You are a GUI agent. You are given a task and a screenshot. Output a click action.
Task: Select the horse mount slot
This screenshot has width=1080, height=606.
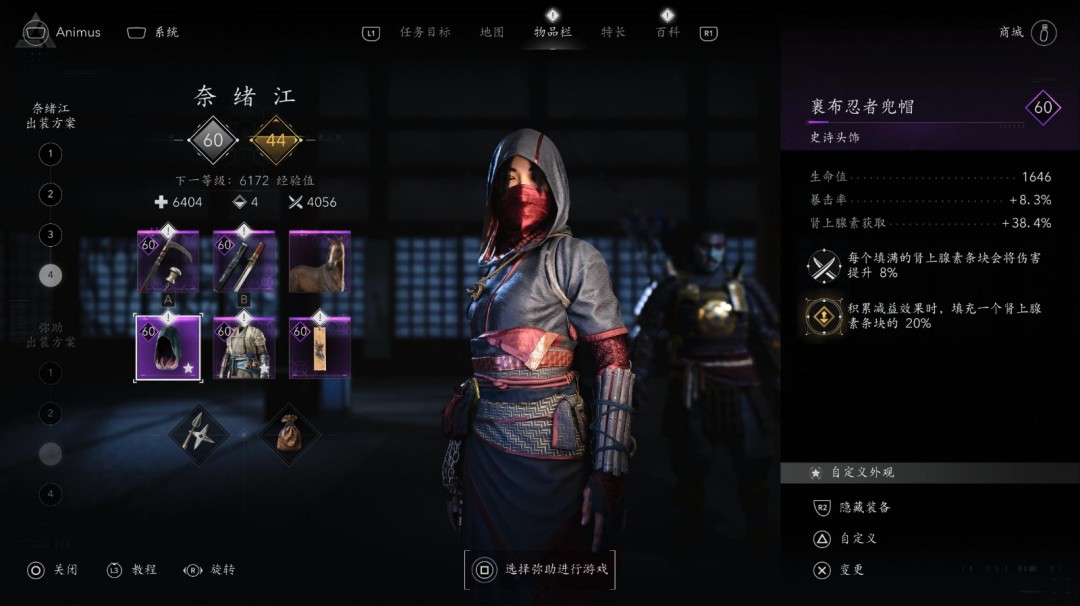coord(320,261)
